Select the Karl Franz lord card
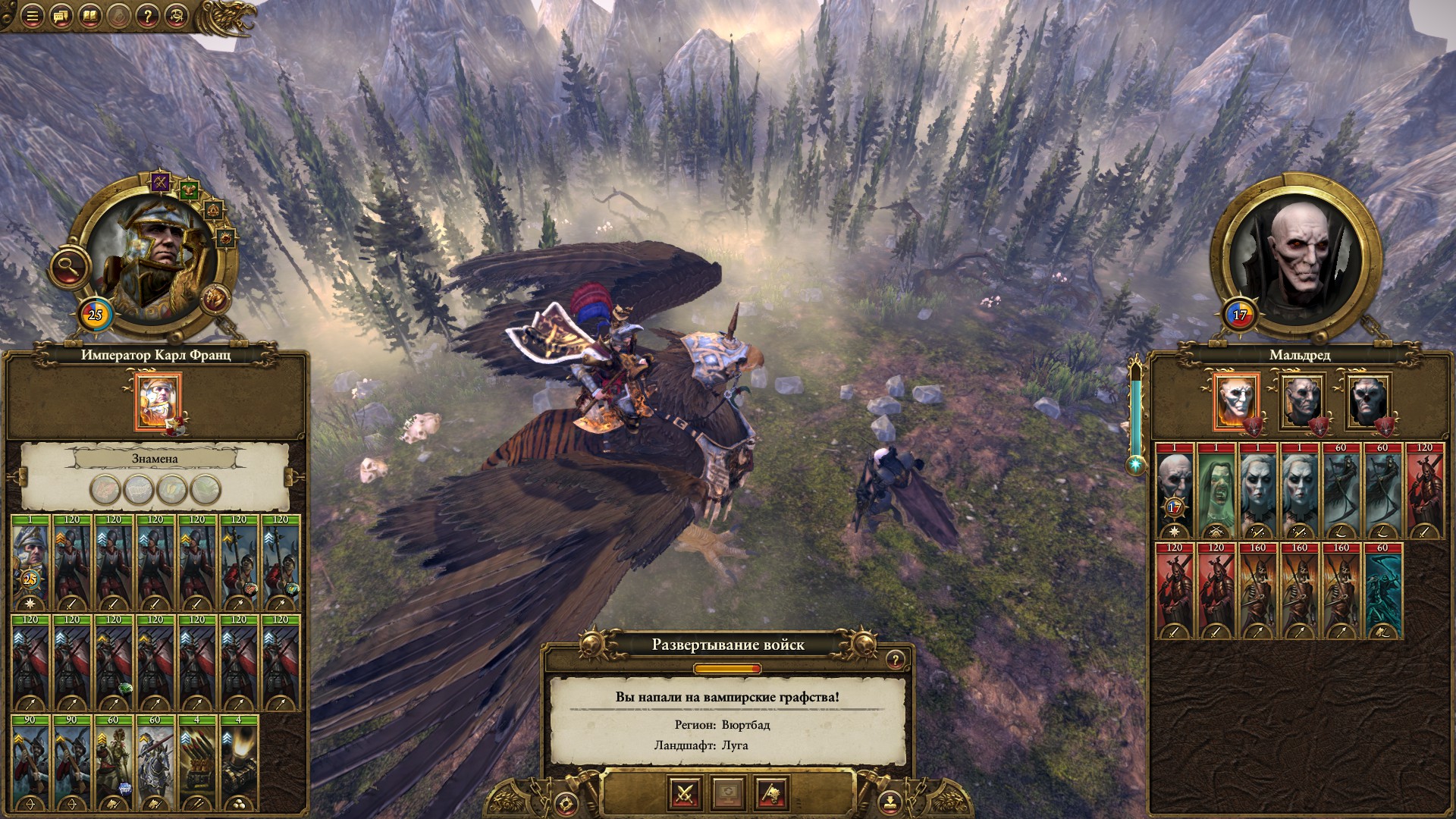This screenshot has width=1456, height=819. 157,400
